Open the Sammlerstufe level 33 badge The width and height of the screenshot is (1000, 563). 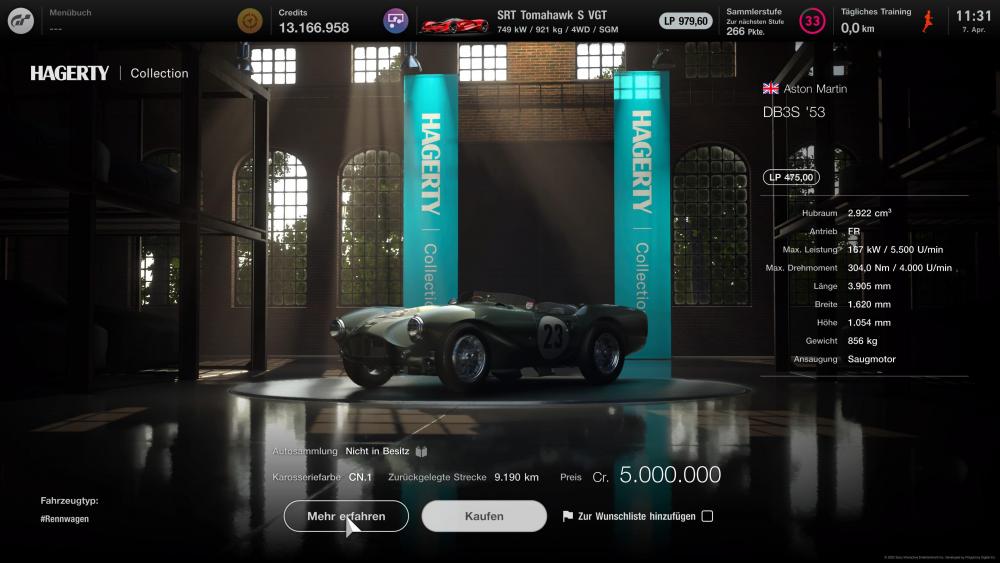(x=813, y=21)
